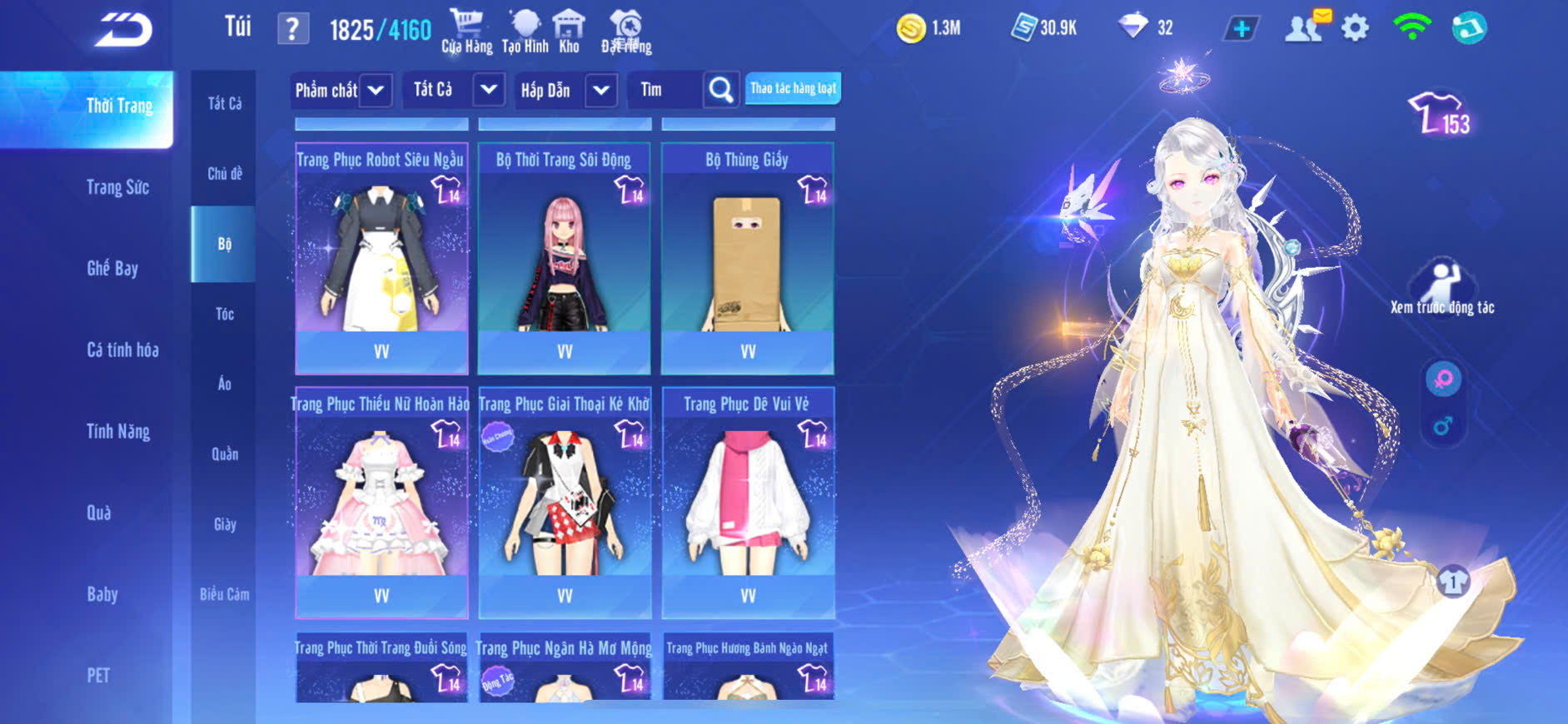This screenshot has height=724, width=1568.
Task: Choose the Trang Phục Thiếu Nữ Hoàn Hảo dress
Action: 381,502
